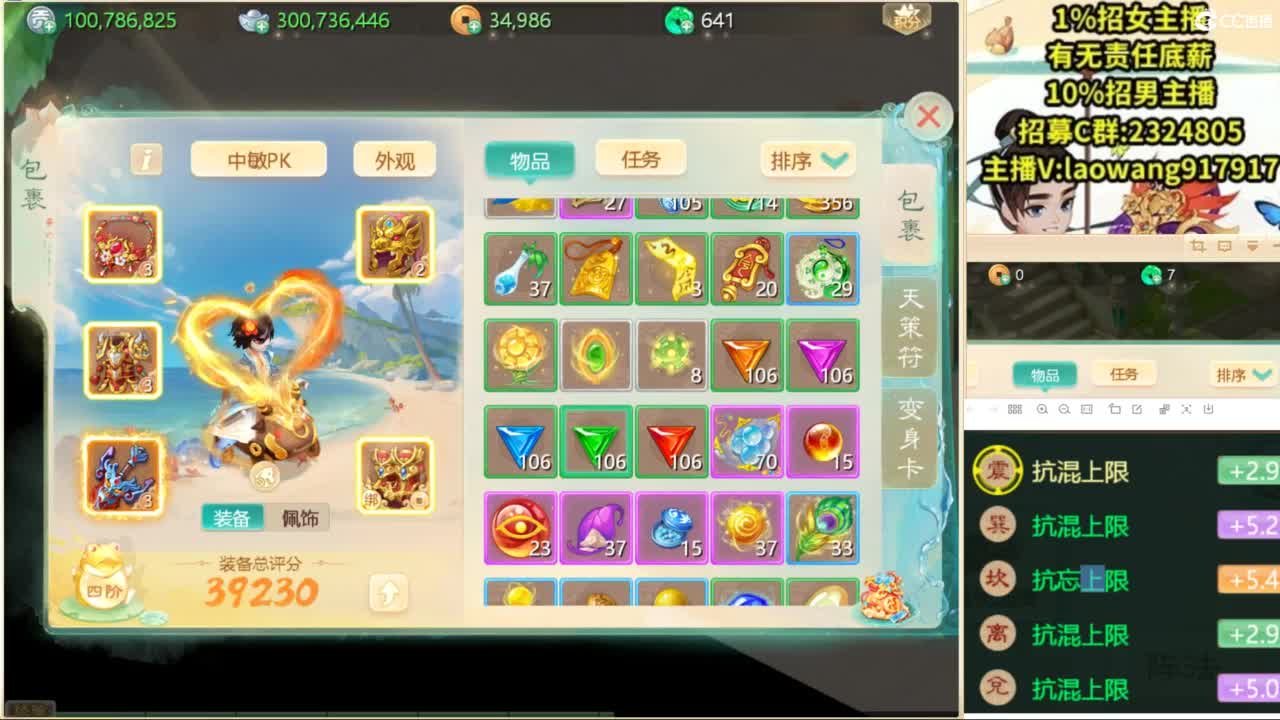Image resolution: width=1280 pixels, height=720 pixels.
Task: Open the 排序 sort dropdown in the bag
Action: (806, 160)
